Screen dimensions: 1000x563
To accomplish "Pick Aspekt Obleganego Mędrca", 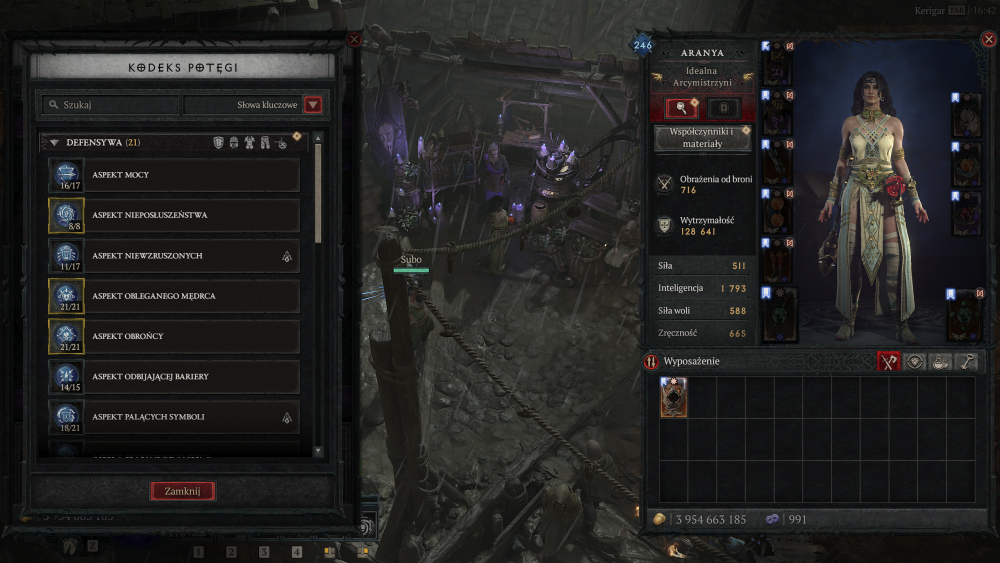I will coord(175,296).
